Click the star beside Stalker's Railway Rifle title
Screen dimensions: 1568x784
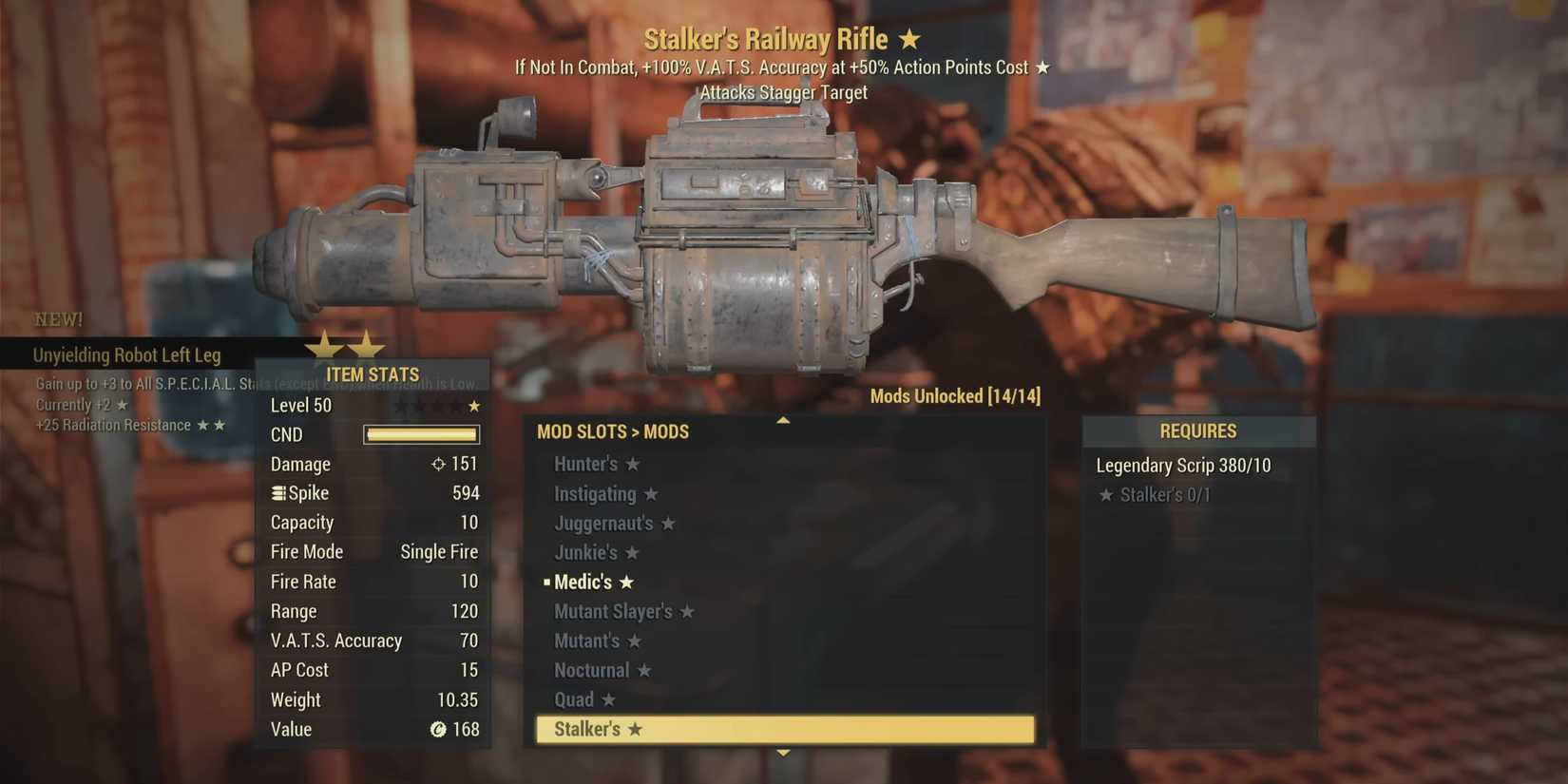click(909, 39)
